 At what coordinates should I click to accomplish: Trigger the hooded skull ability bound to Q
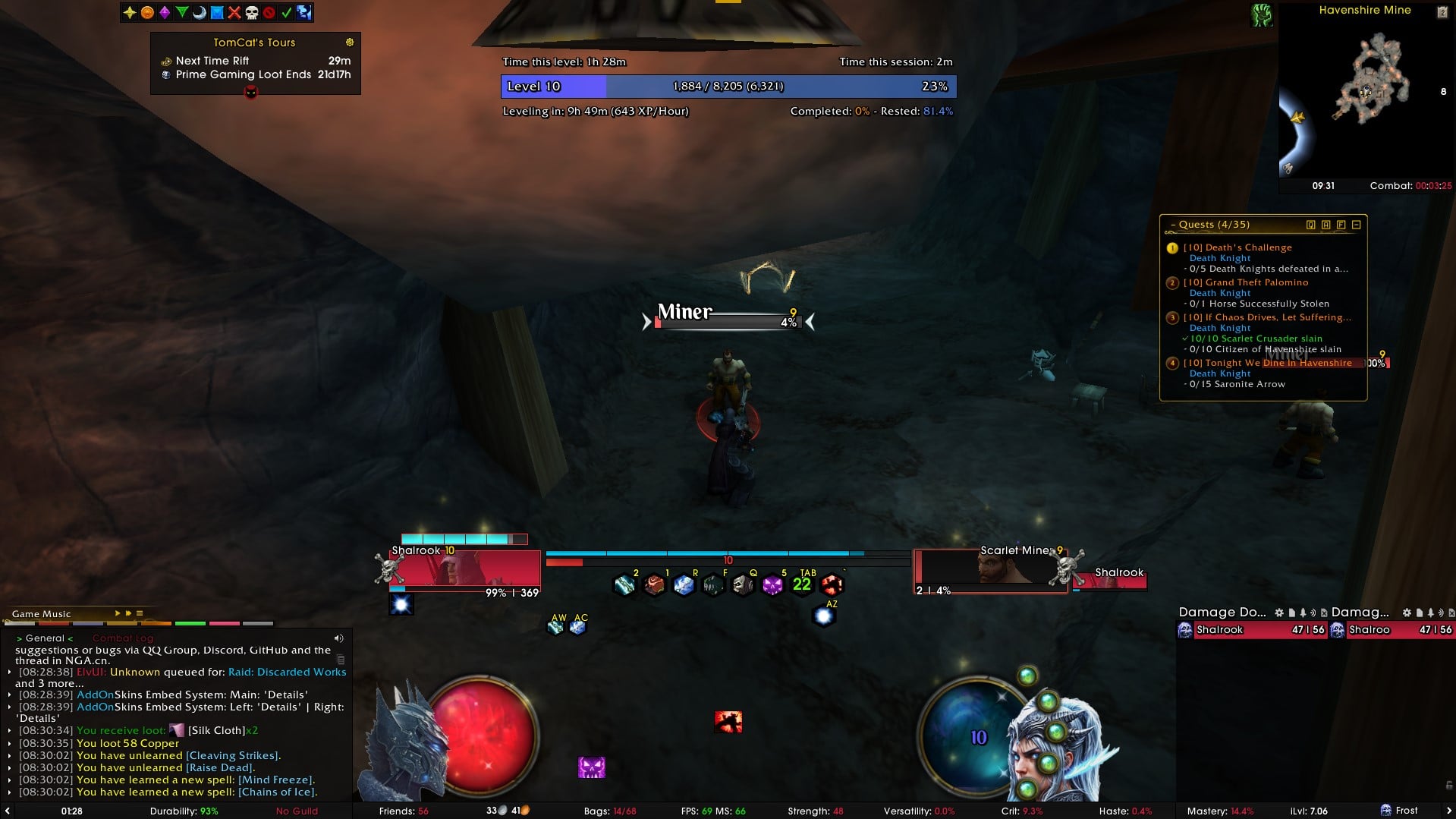point(743,585)
